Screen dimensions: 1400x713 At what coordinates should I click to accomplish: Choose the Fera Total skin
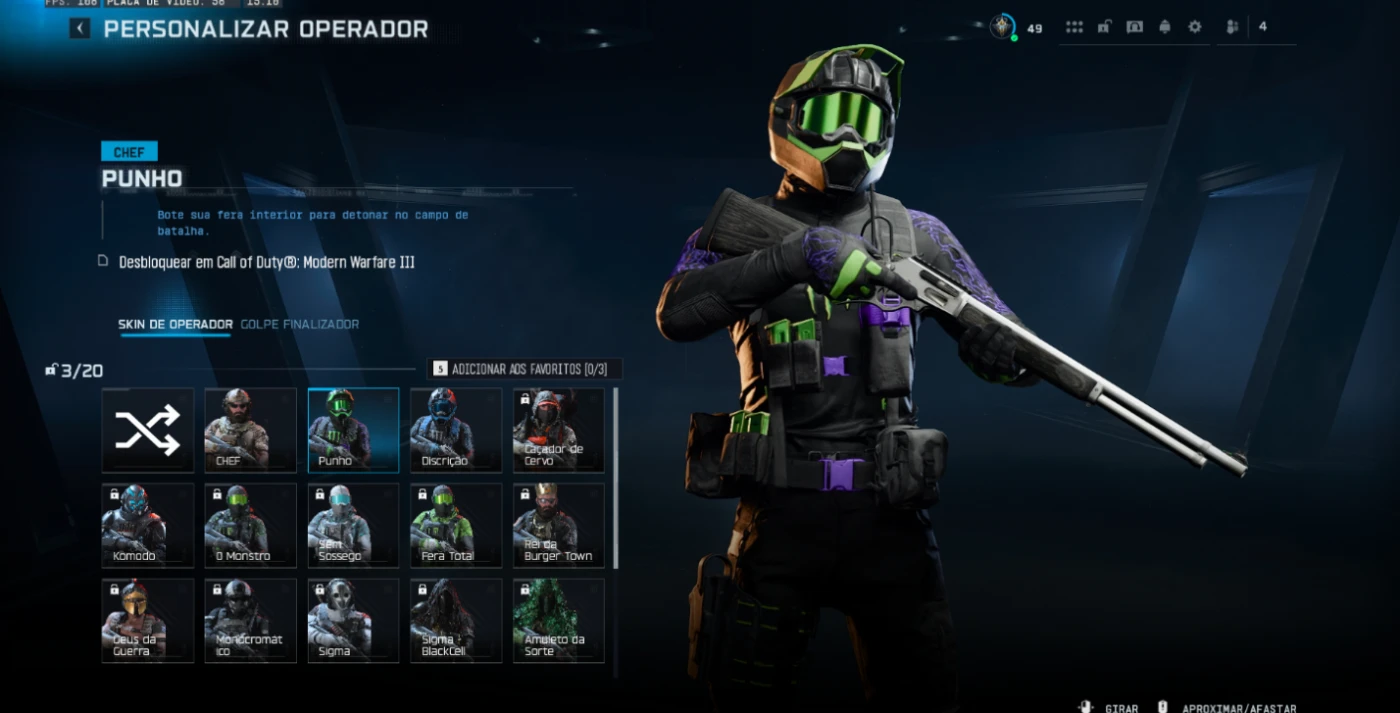point(456,525)
